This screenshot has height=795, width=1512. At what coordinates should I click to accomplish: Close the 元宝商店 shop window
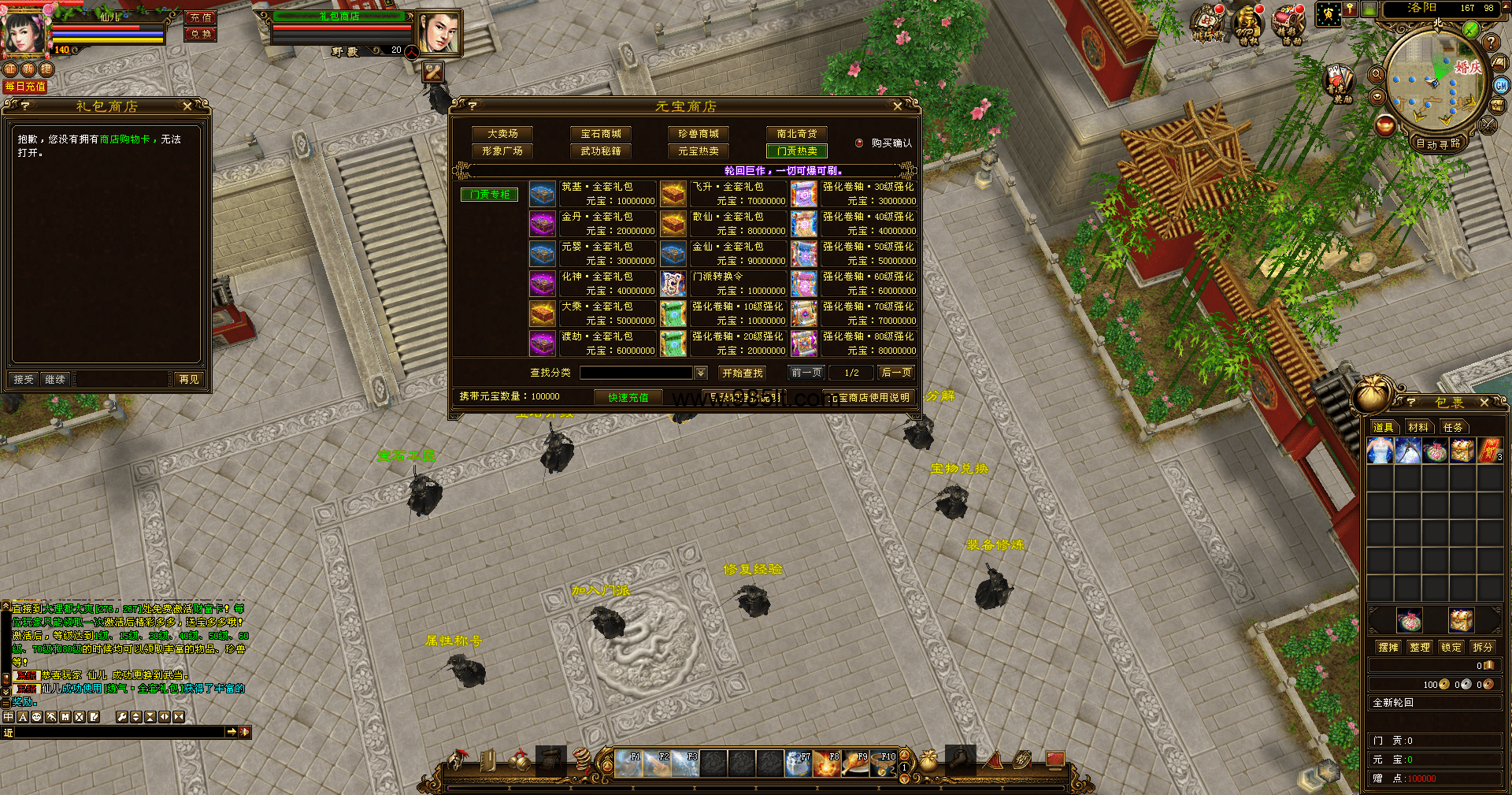coord(897,106)
